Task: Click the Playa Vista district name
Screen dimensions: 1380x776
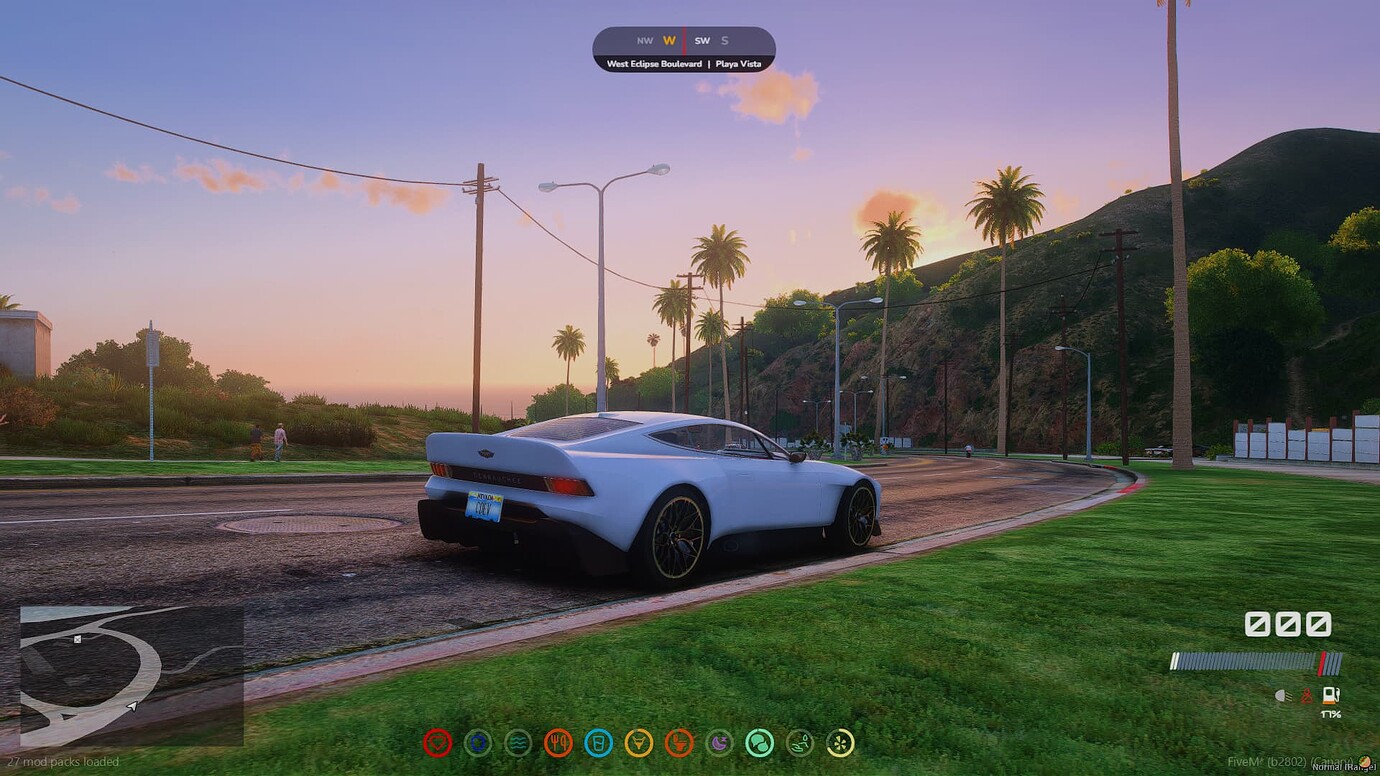Action: (740, 62)
